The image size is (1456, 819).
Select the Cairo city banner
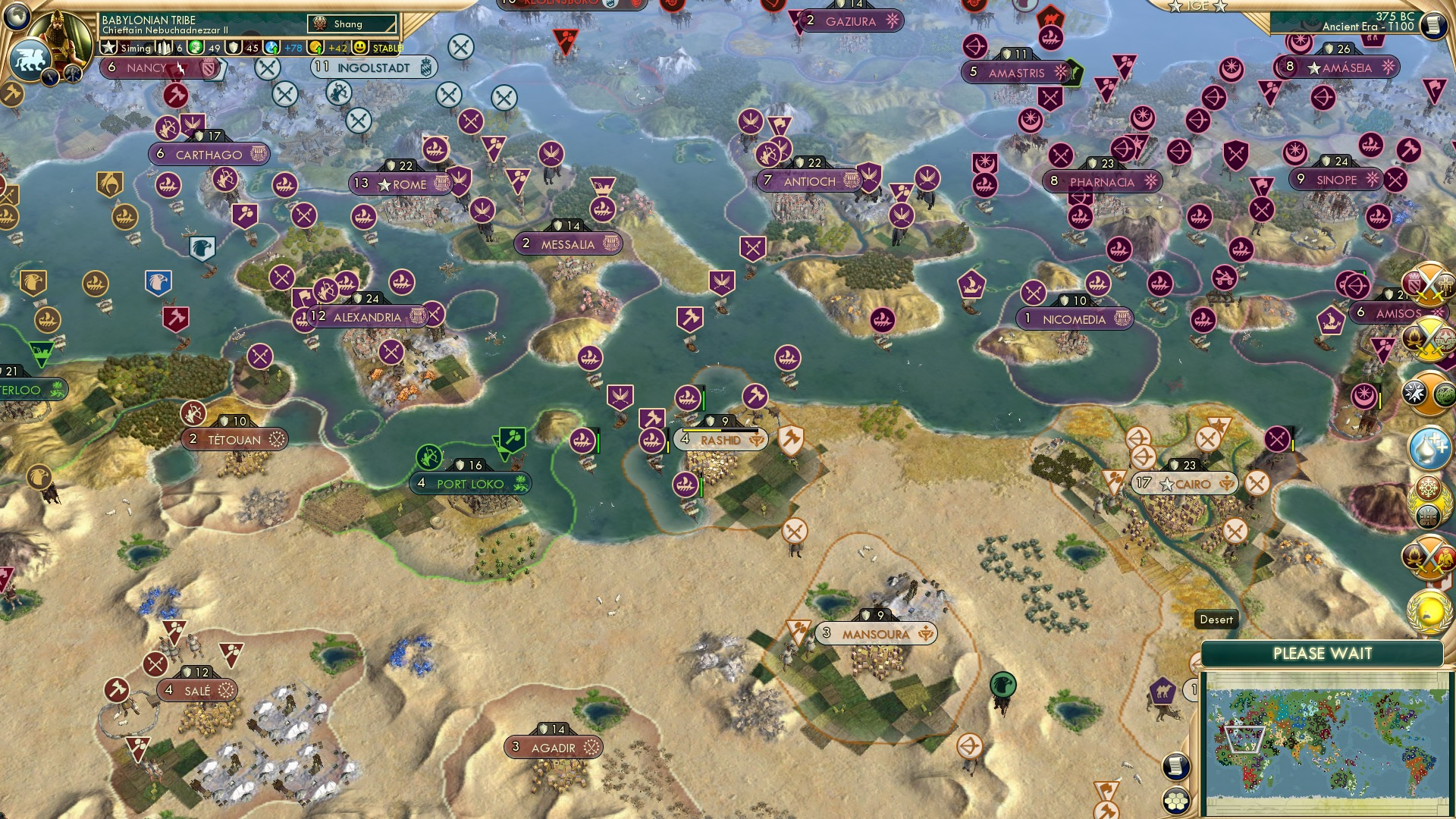[1185, 483]
